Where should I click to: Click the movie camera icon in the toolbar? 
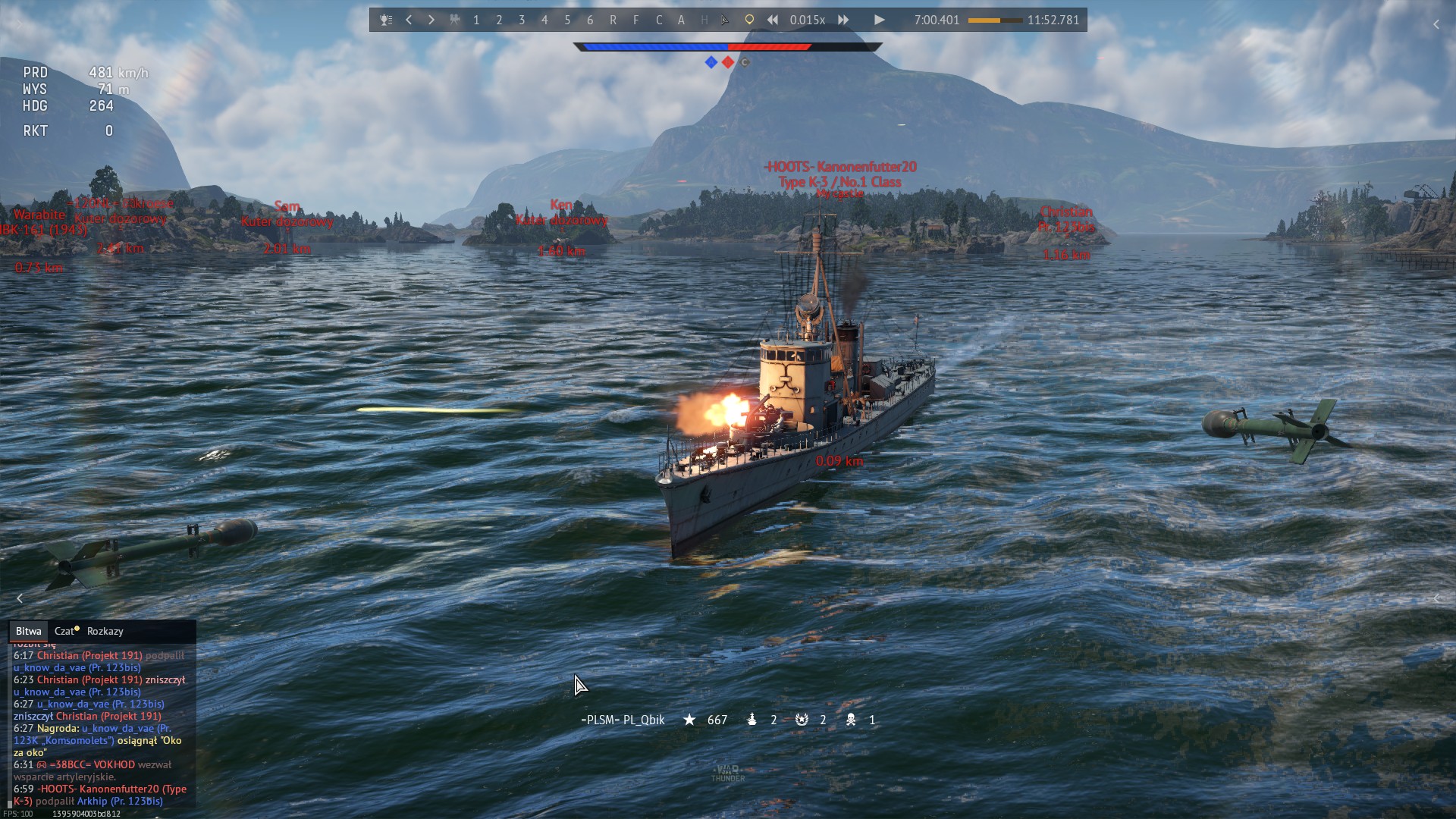[x=454, y=20]
